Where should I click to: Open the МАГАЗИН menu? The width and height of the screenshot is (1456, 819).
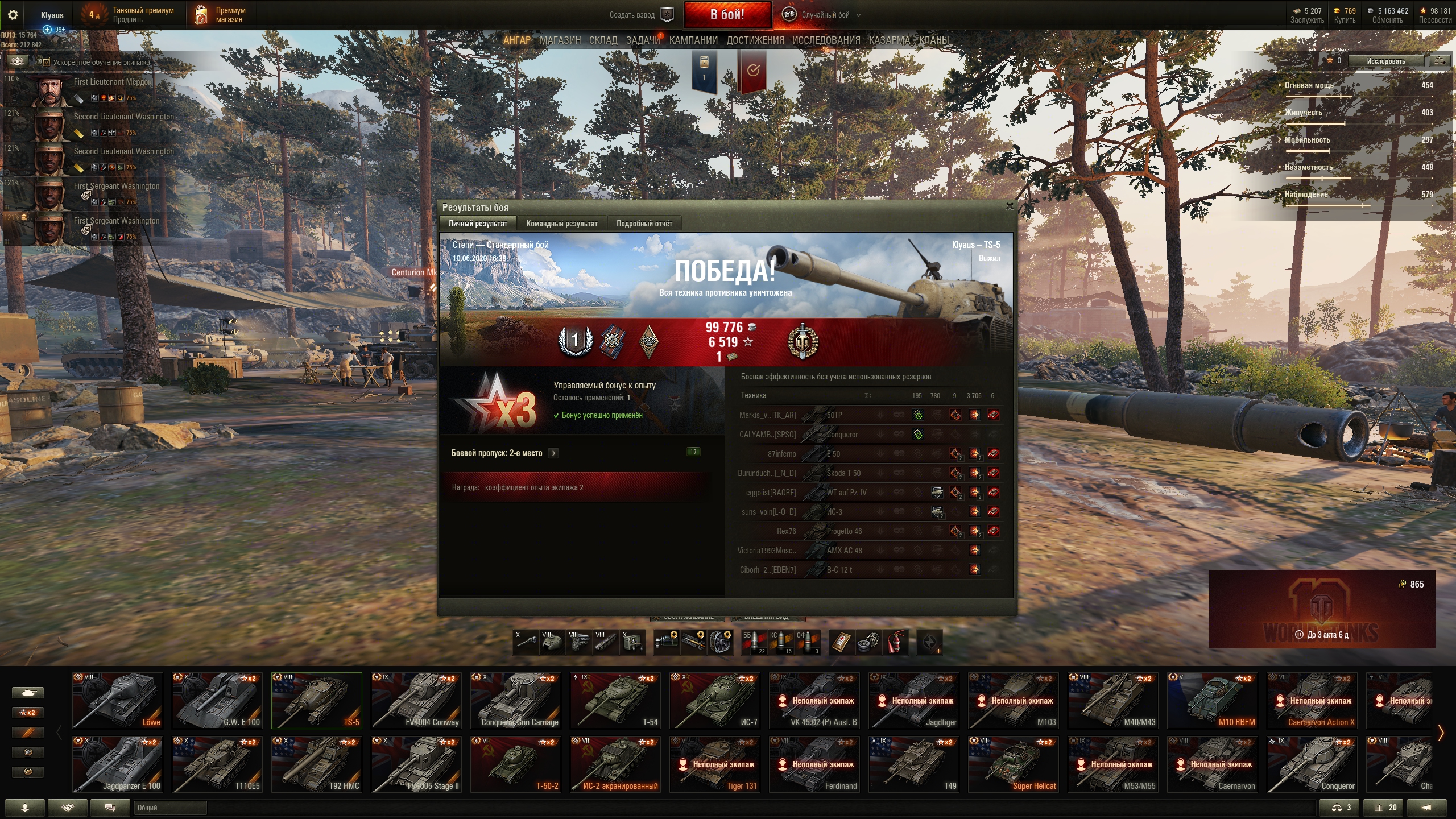point(560,40)
